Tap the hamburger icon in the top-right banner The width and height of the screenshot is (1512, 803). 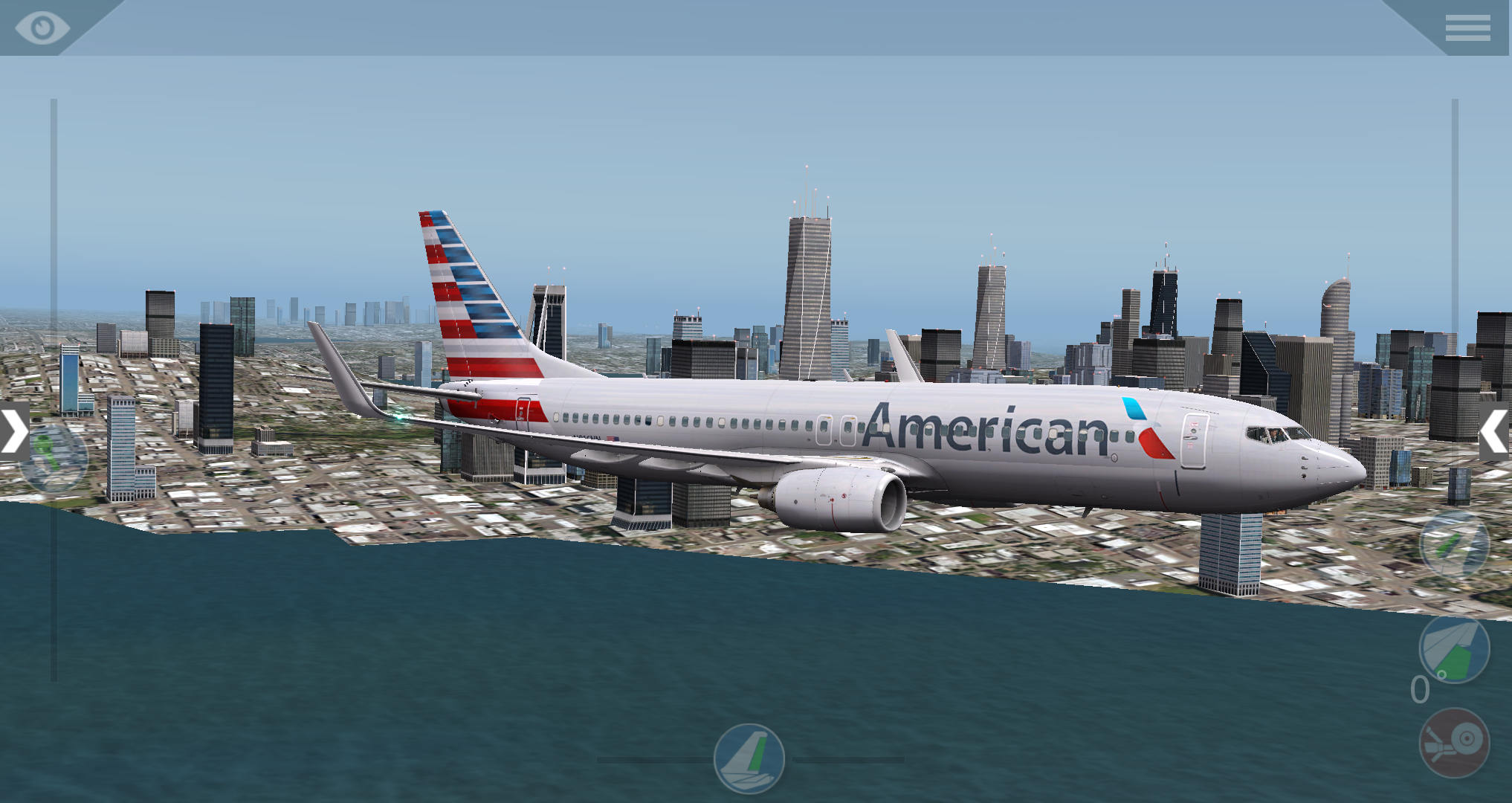tap(1468, 28)
